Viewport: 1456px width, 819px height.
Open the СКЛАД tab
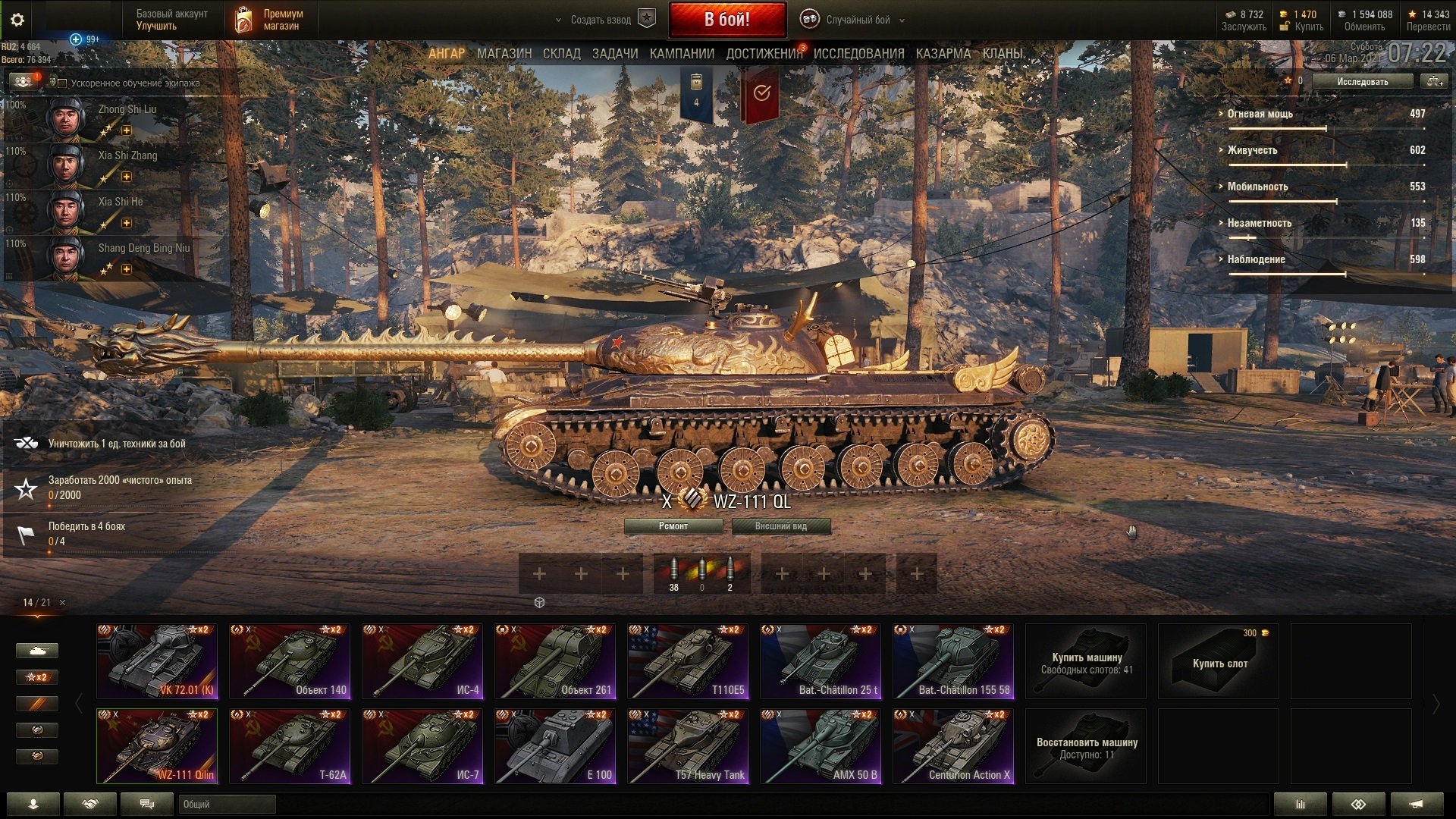pyautogui.click(x=561, y=54)
